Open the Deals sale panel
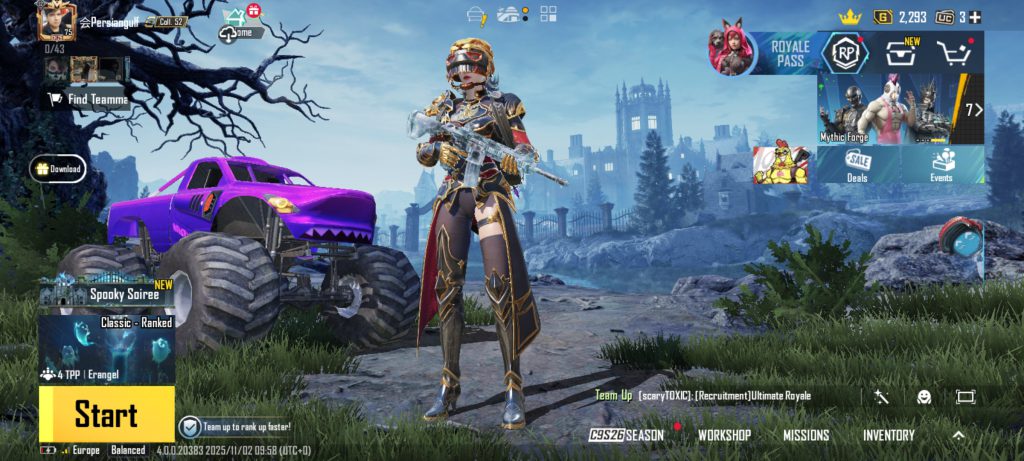 click(857, 165)
